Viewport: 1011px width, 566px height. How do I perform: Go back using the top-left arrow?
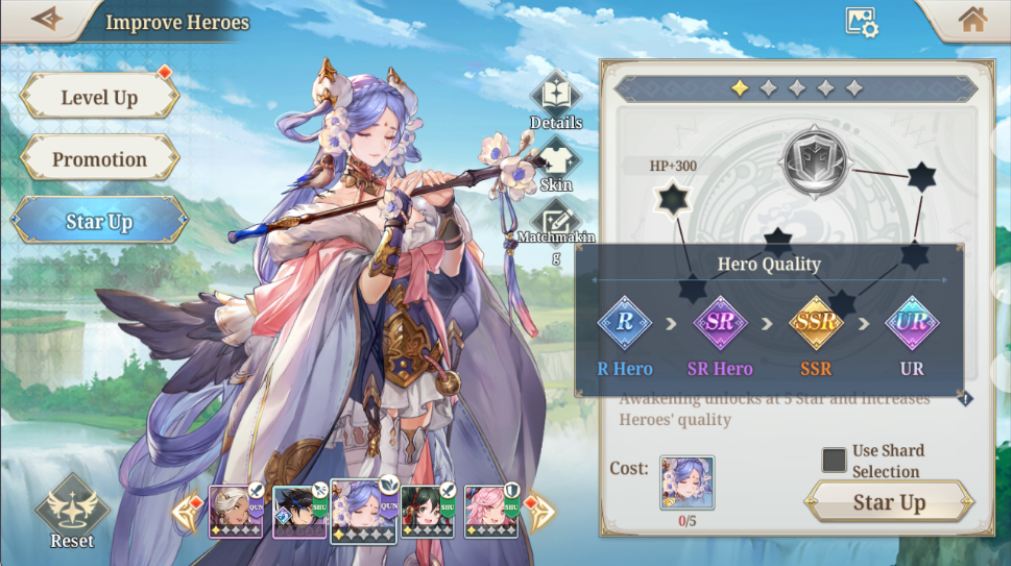[x=45, y=19]
